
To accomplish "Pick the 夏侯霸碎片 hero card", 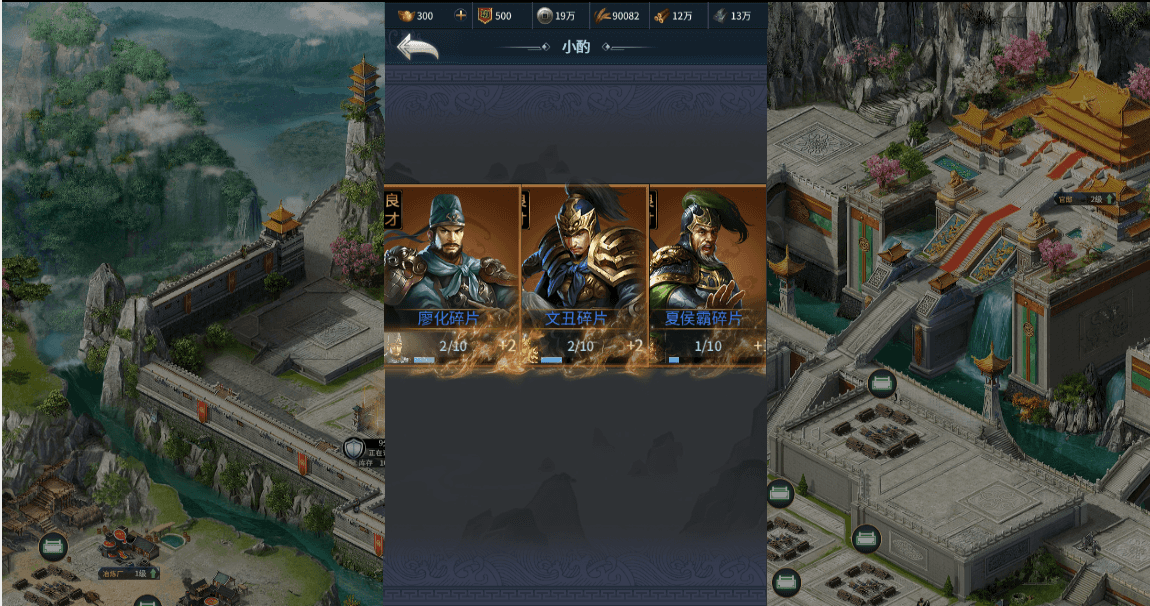I will point(707,270).
